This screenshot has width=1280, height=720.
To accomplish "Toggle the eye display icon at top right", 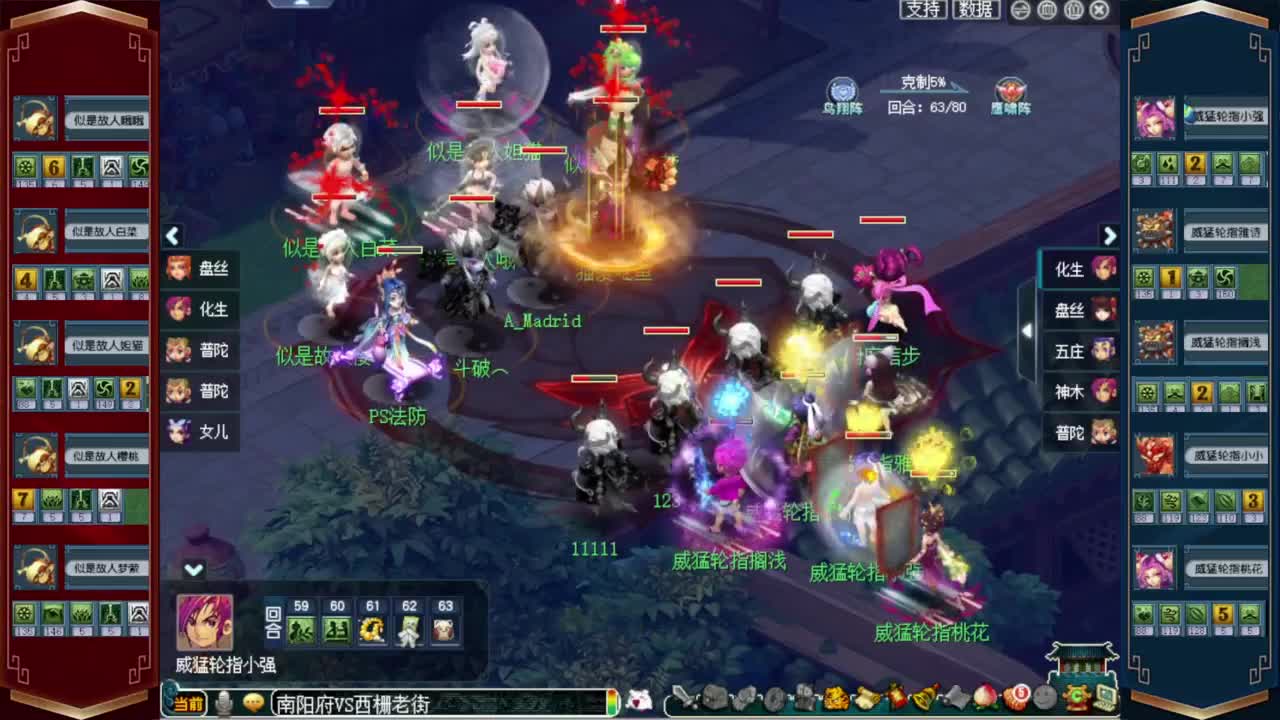I will coord(1022,9).
